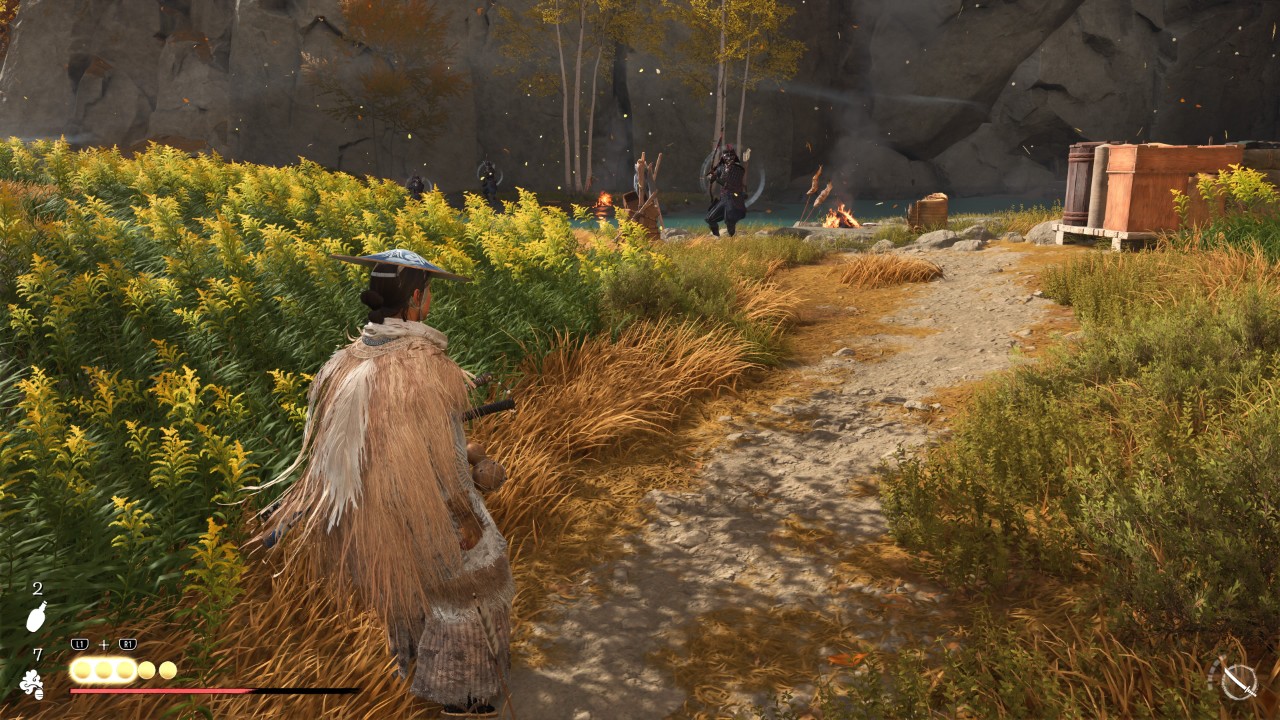Select the sake gourd healing item
The height and width of the screenshot is (720, 1280).
click(36, 617)
